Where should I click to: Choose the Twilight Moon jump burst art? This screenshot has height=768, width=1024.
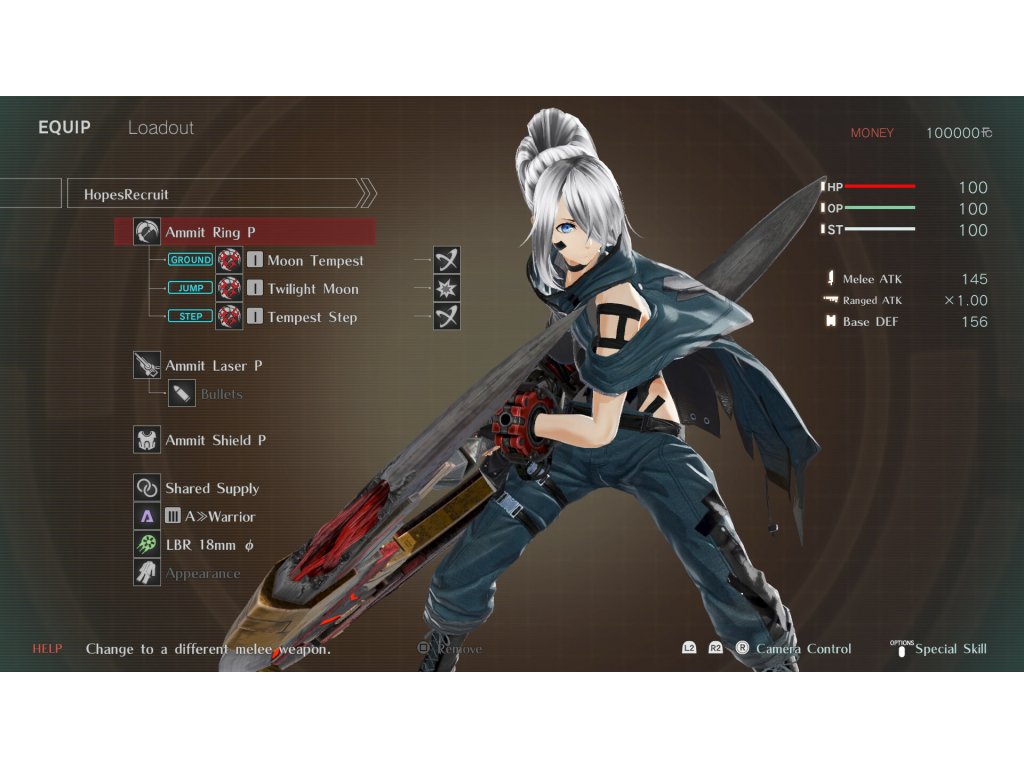click(x=312, y=289)
